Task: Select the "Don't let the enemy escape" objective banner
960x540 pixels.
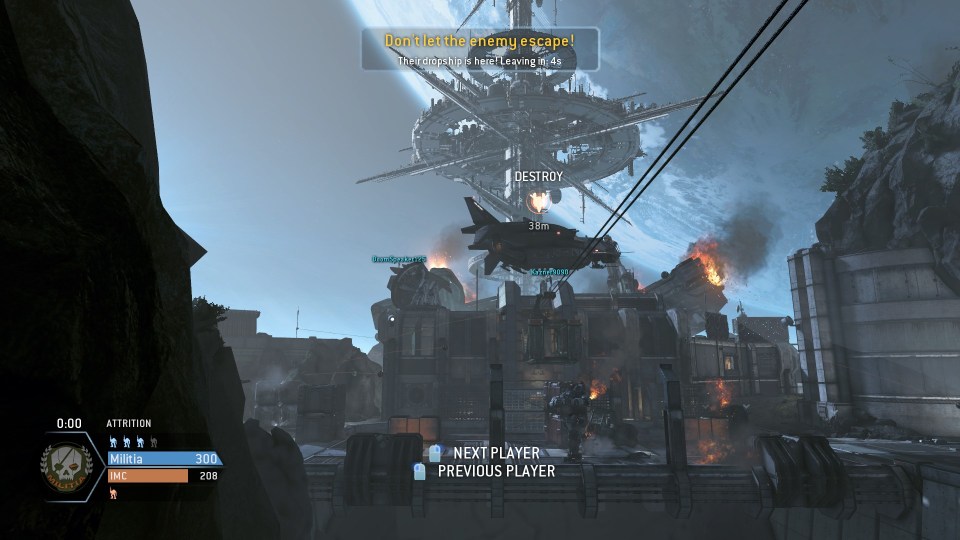Action: pyautogui.click(x=480, y=49)
